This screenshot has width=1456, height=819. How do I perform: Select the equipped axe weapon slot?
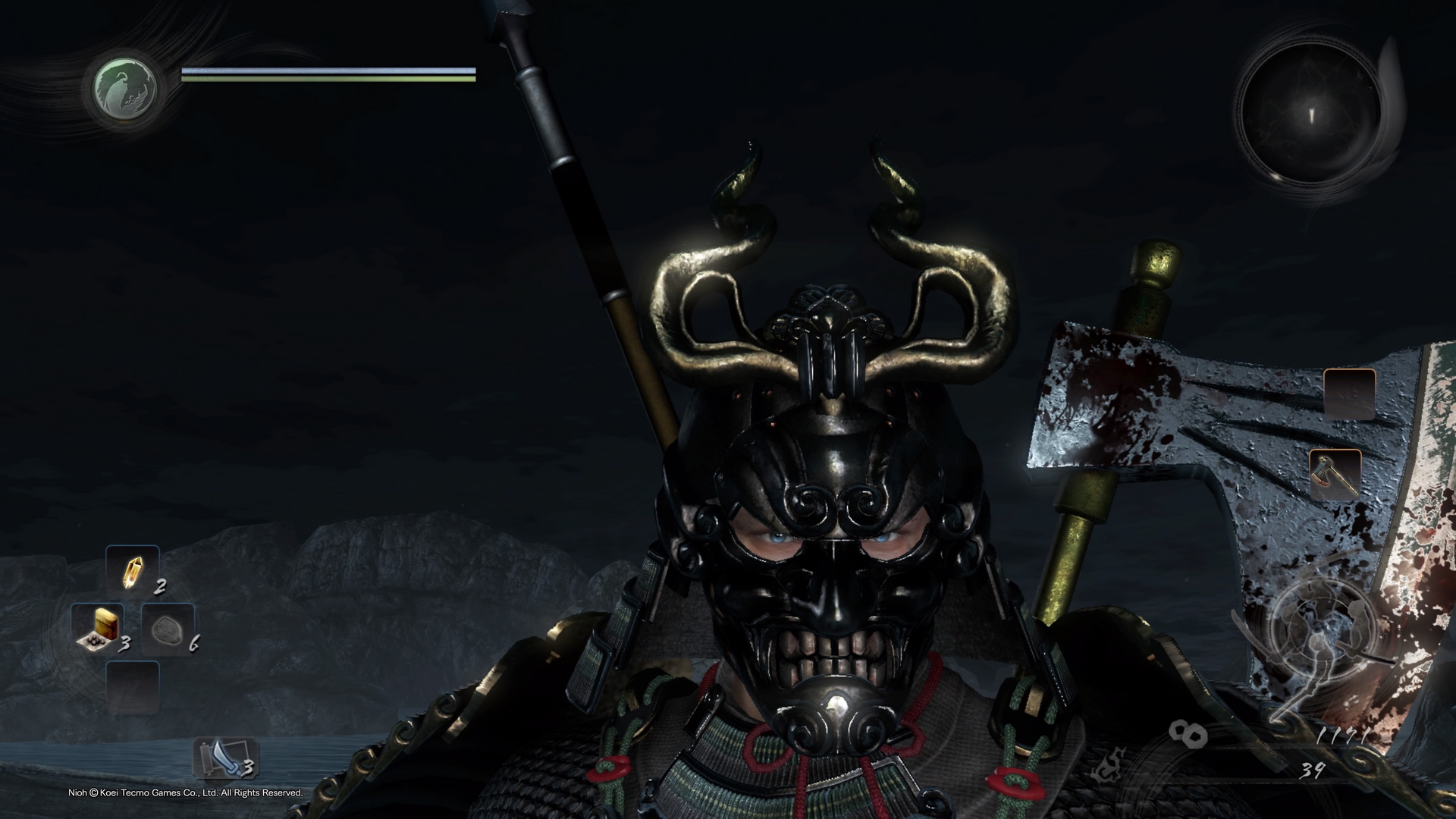click(1333, 474)
